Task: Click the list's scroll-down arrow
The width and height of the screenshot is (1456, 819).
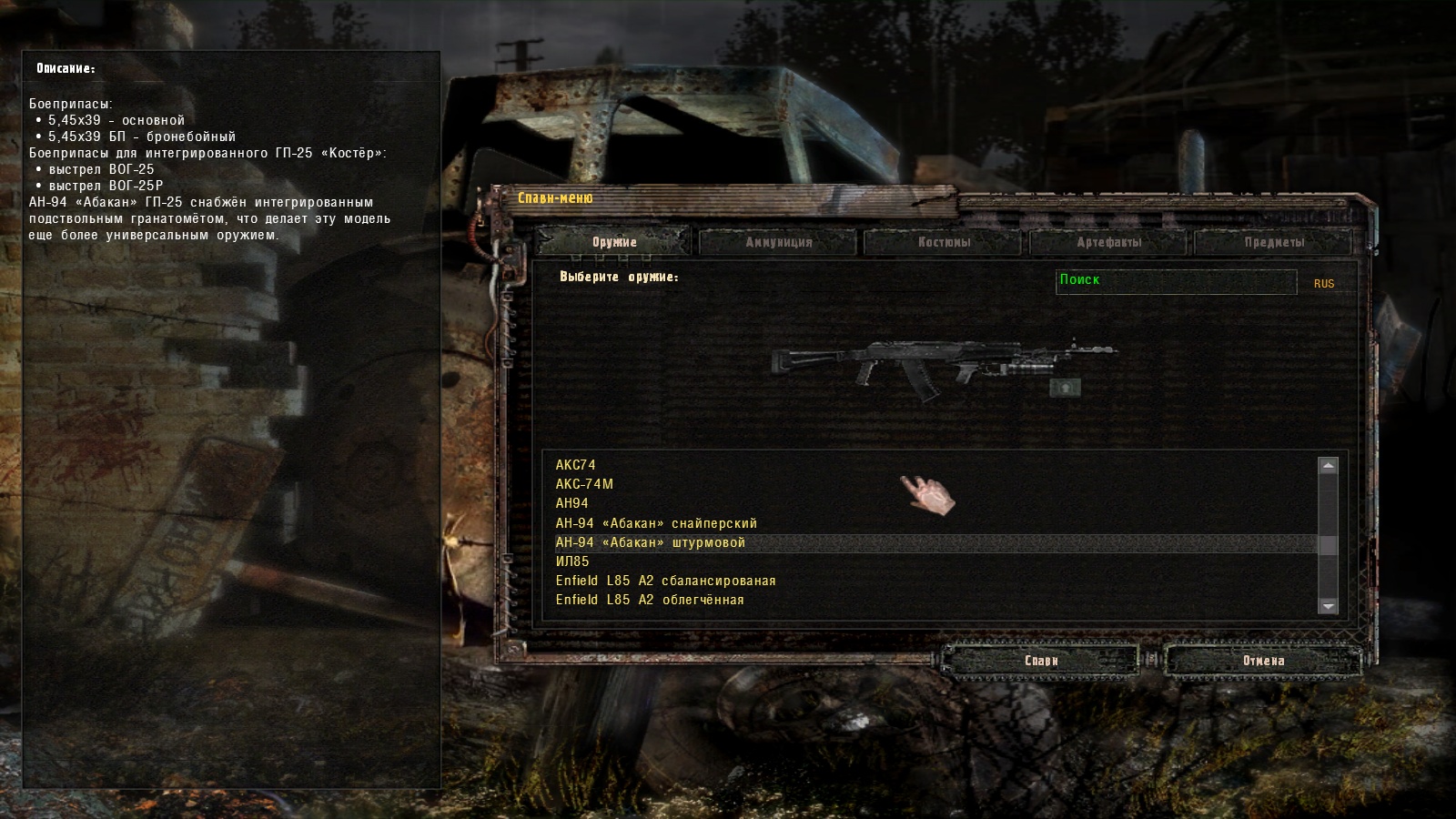Action: pyautogui.click(x=1329, y=605)
